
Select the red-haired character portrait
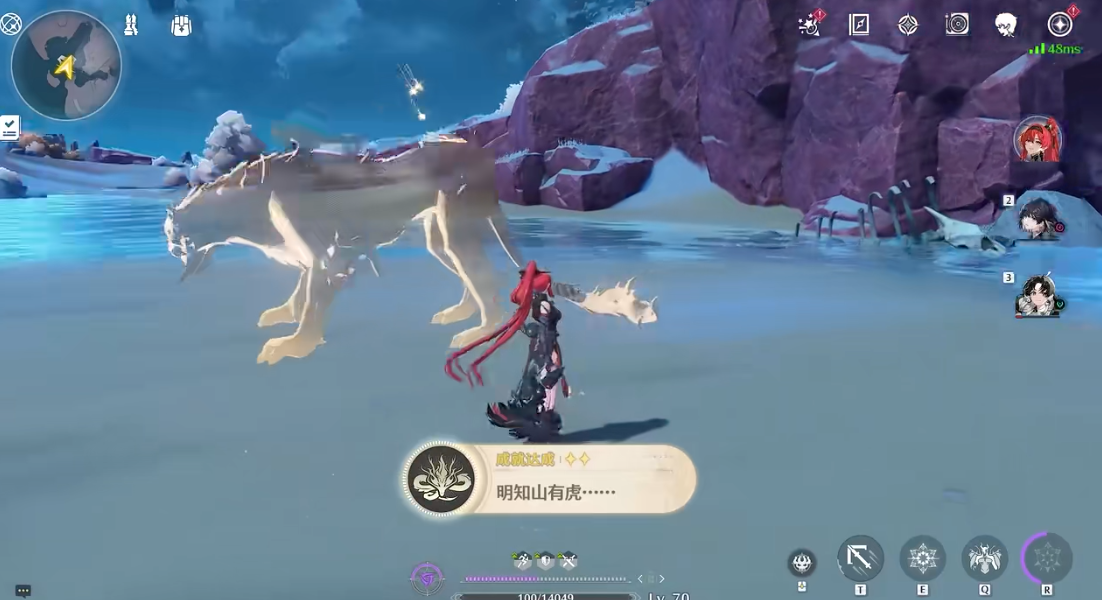[x=1037, y=140]
